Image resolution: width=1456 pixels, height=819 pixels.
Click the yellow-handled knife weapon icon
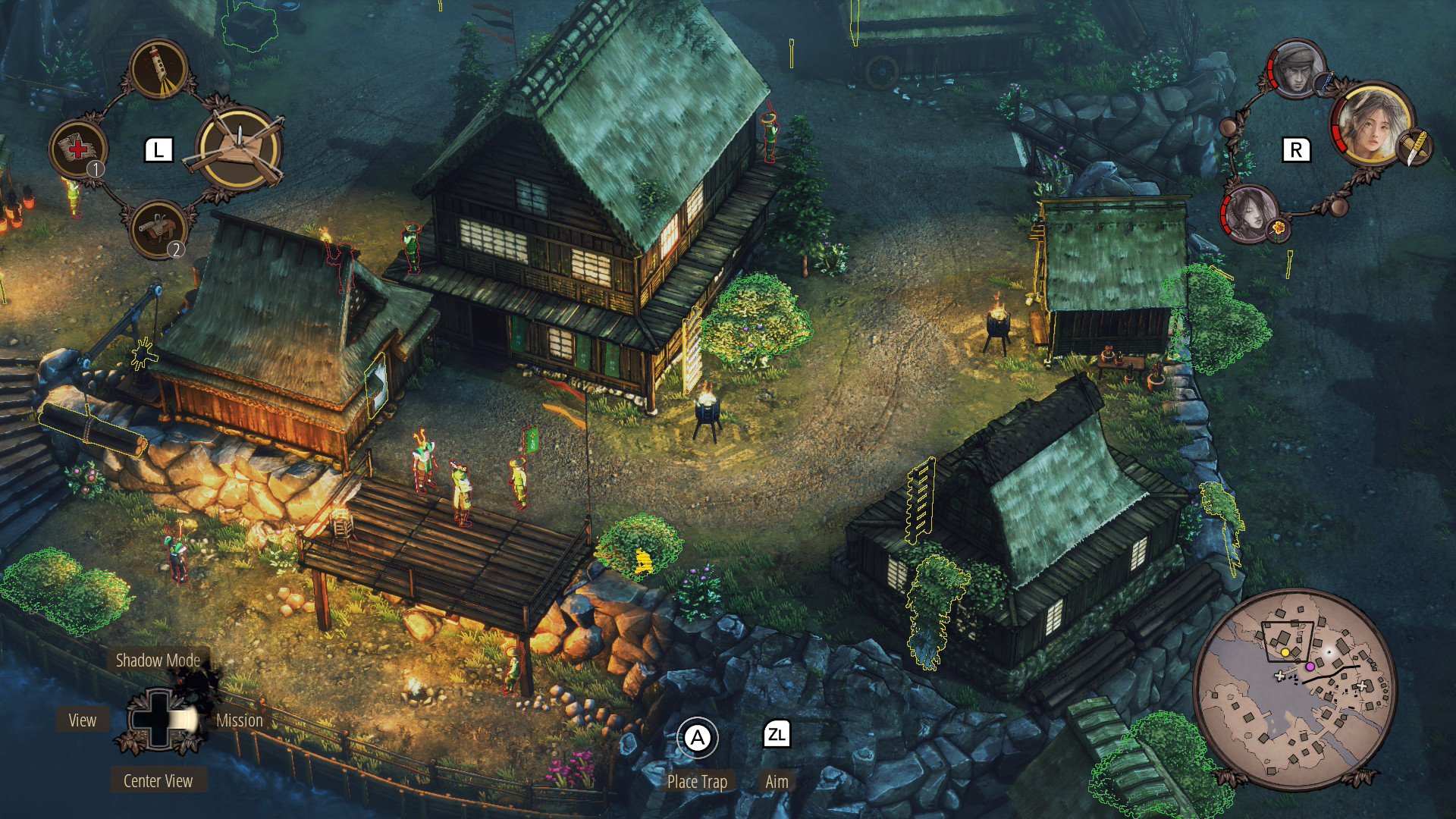pyautogui.click(x=1414, y=146)
